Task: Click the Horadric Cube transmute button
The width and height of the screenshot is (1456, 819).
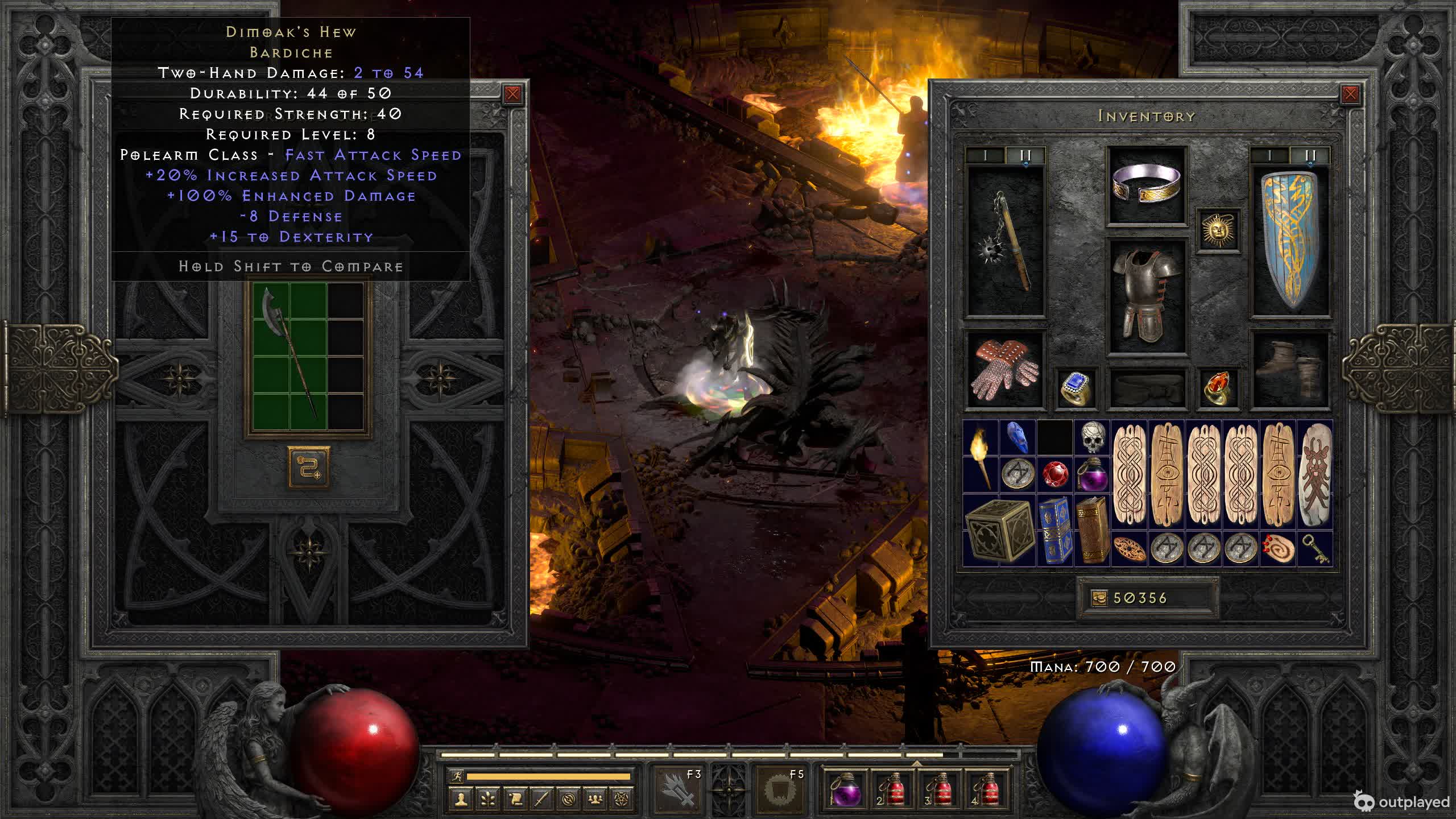Action: point(308,467)
